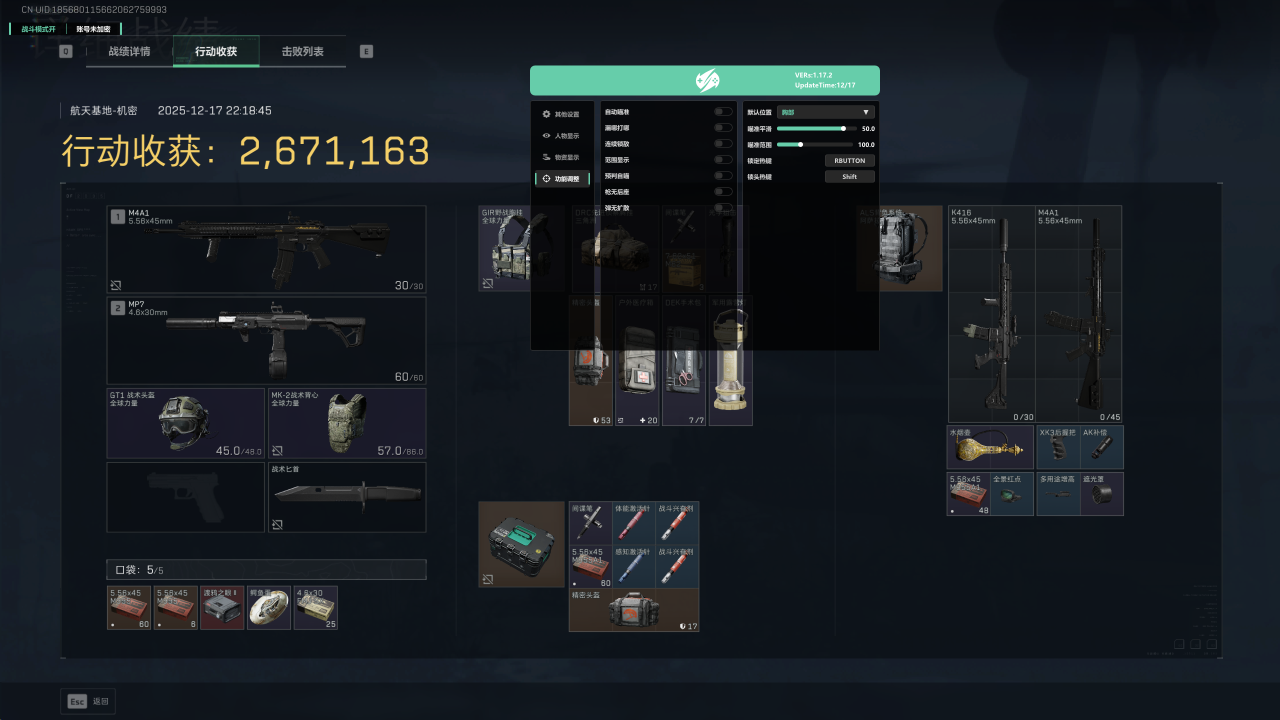Select the 全景红点 sight item
The image size is (1280, 720).
(1012, 494)
